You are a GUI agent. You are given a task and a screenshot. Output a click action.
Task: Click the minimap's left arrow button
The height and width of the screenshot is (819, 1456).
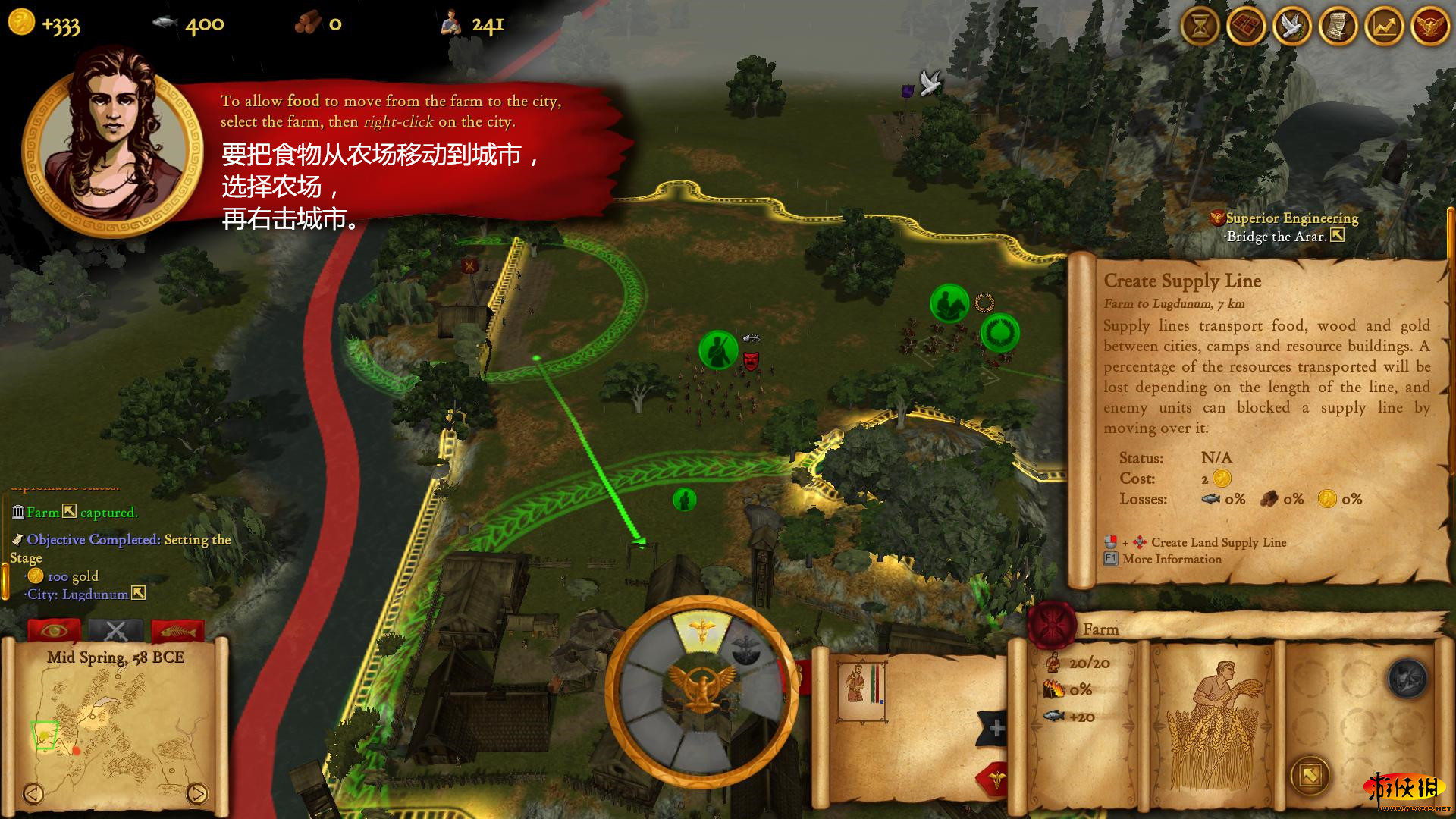[33, 793]
